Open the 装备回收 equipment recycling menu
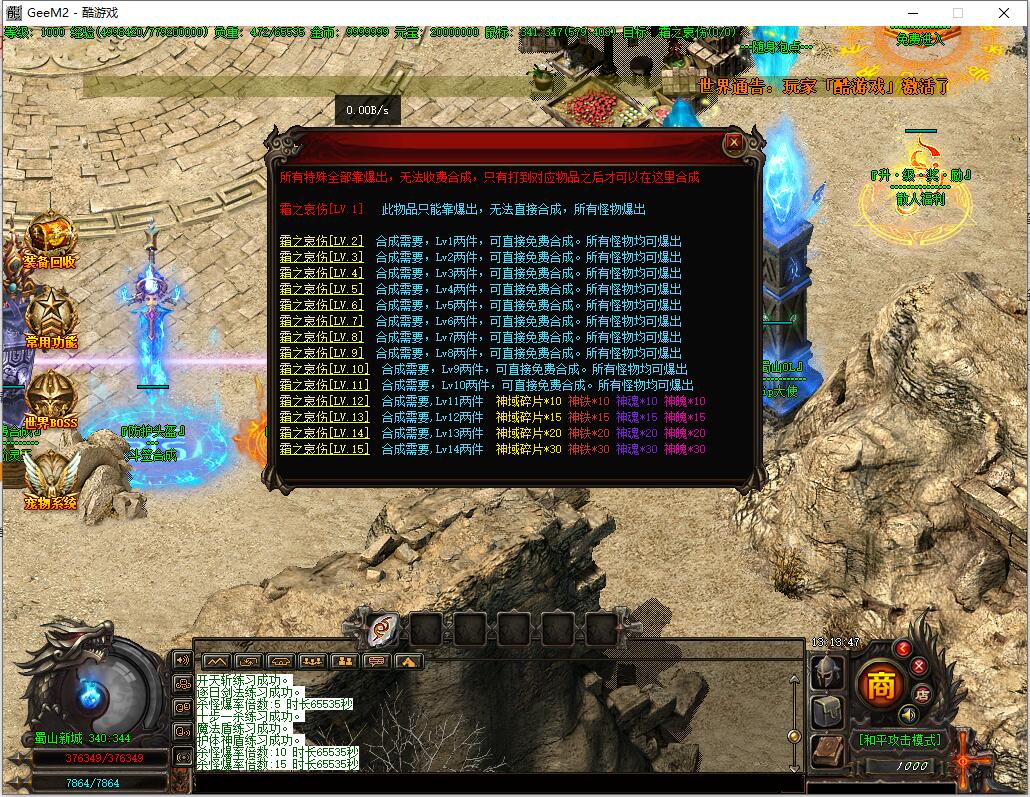The height and width of the screenshot is (797, 1030). coord(49,240)
